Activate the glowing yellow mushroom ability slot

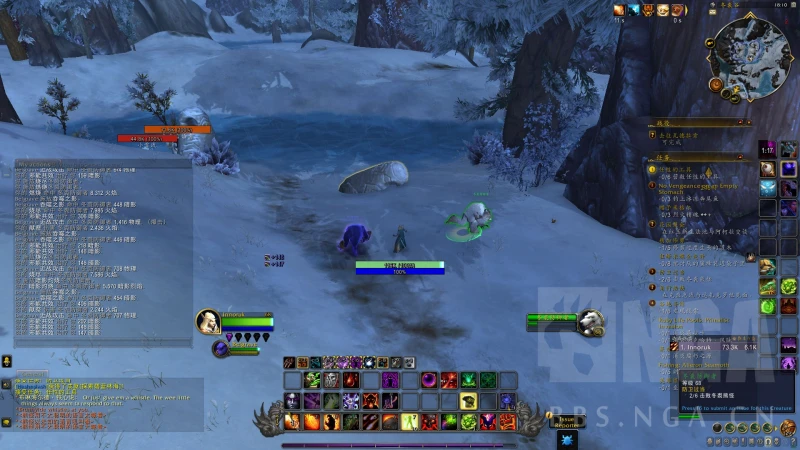[468, 400]
